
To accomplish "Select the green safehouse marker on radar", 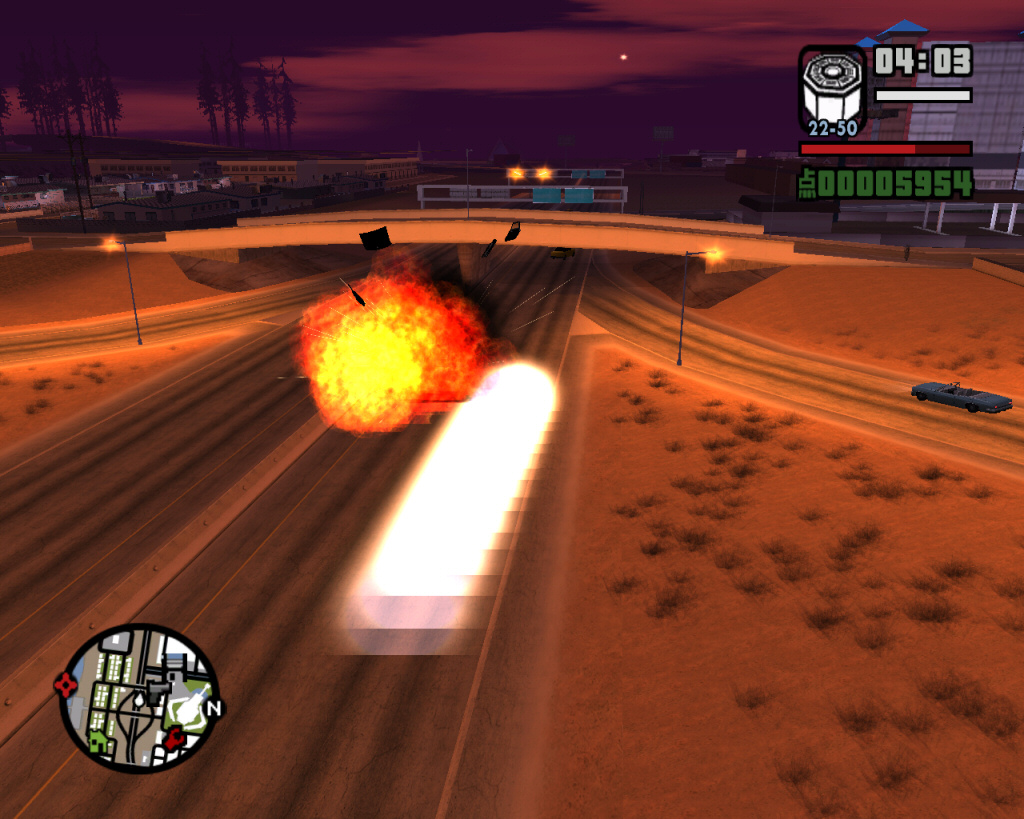I will 99,741.
